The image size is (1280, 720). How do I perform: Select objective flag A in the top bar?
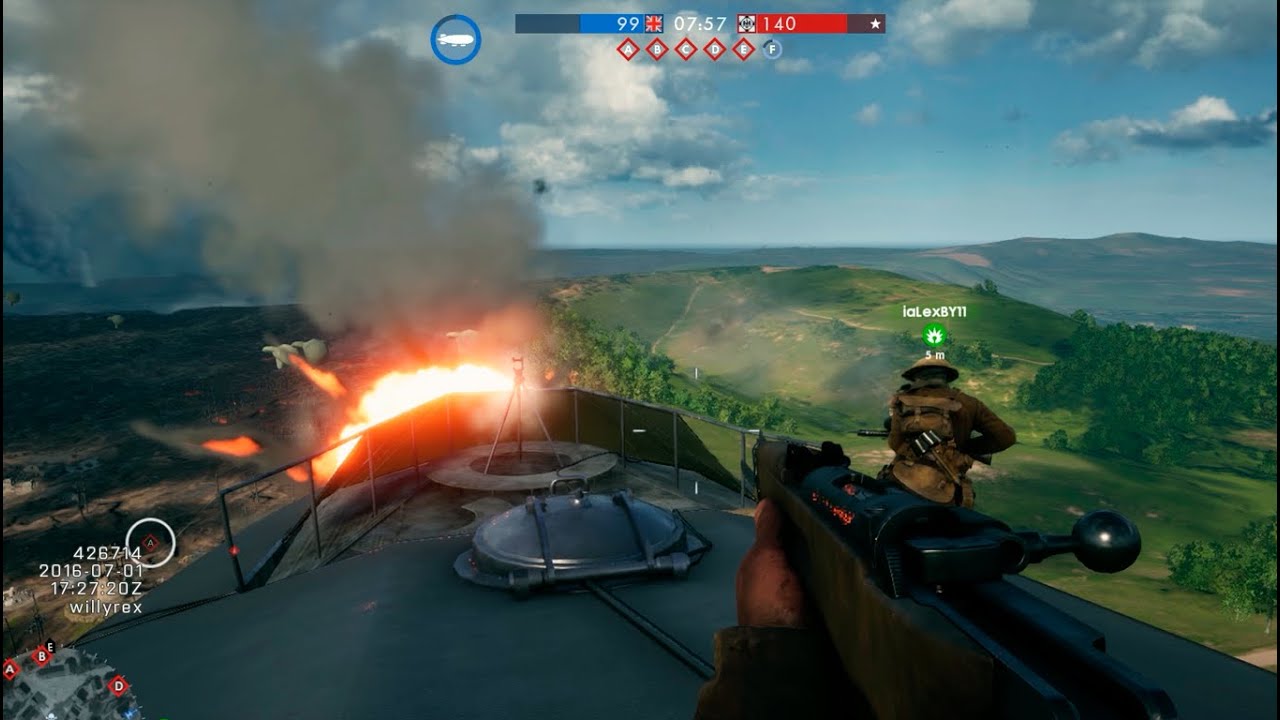628,49
